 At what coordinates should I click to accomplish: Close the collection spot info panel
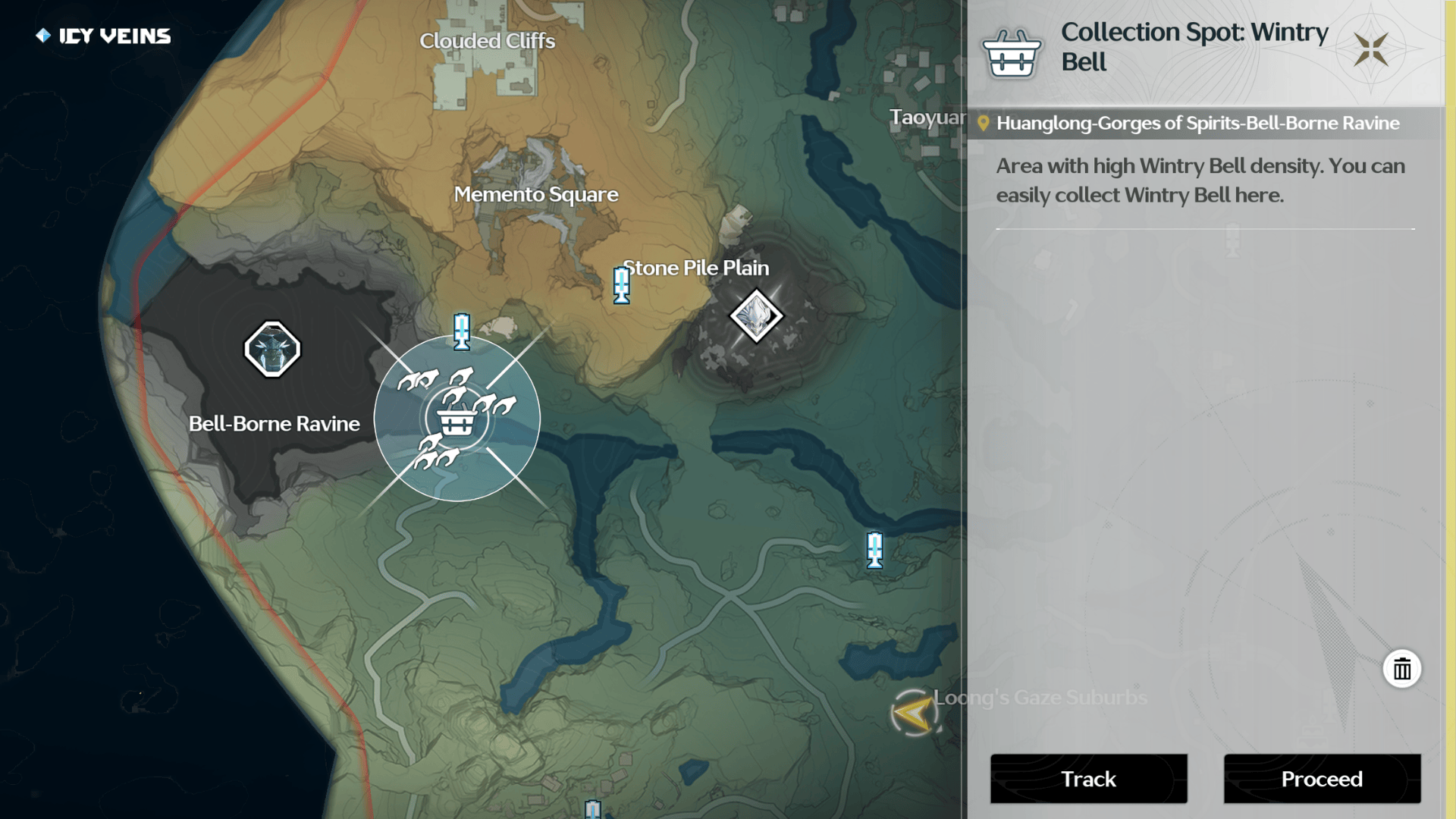coord(1371,50)
